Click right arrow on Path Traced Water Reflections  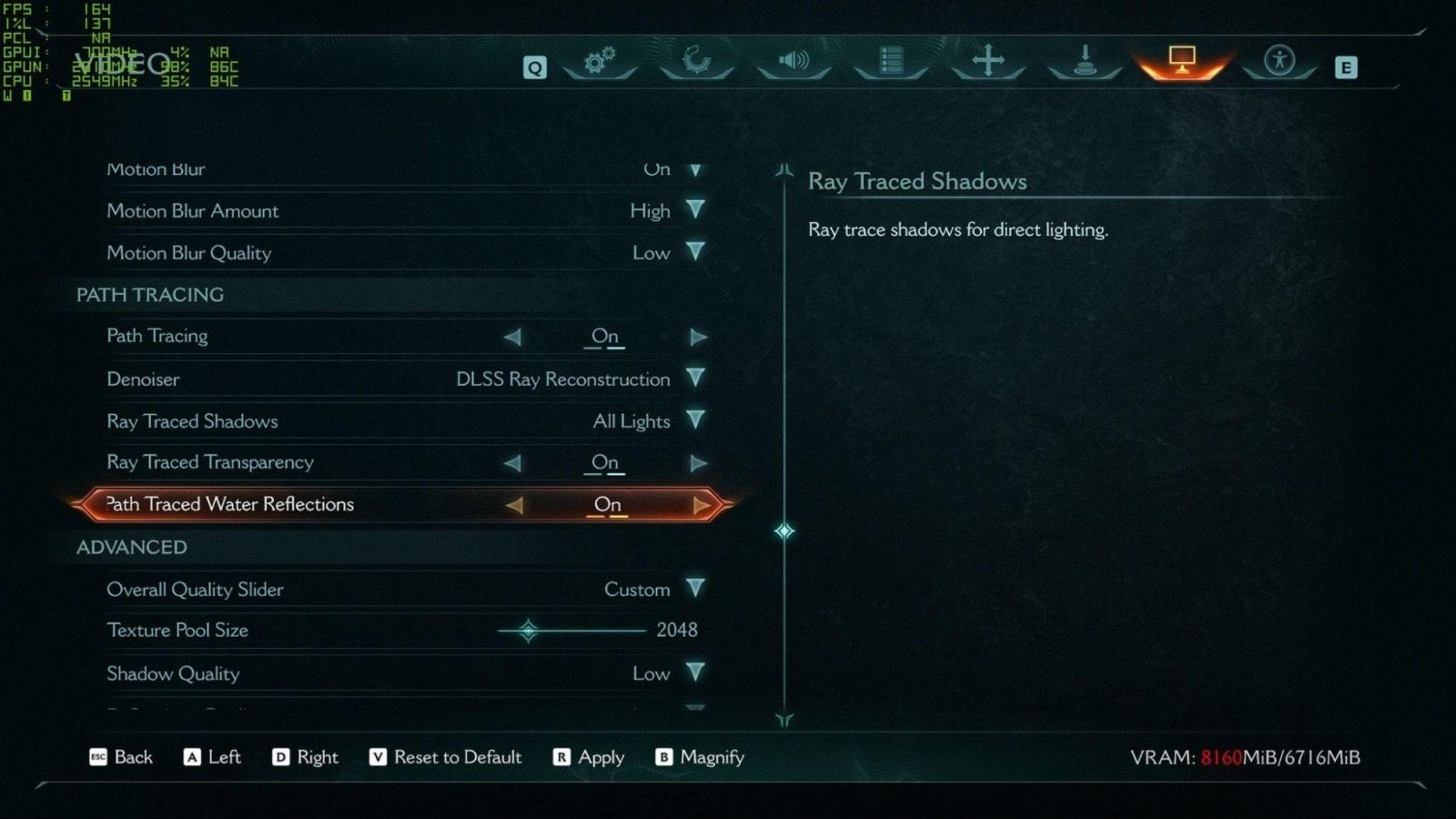point(701,505)
